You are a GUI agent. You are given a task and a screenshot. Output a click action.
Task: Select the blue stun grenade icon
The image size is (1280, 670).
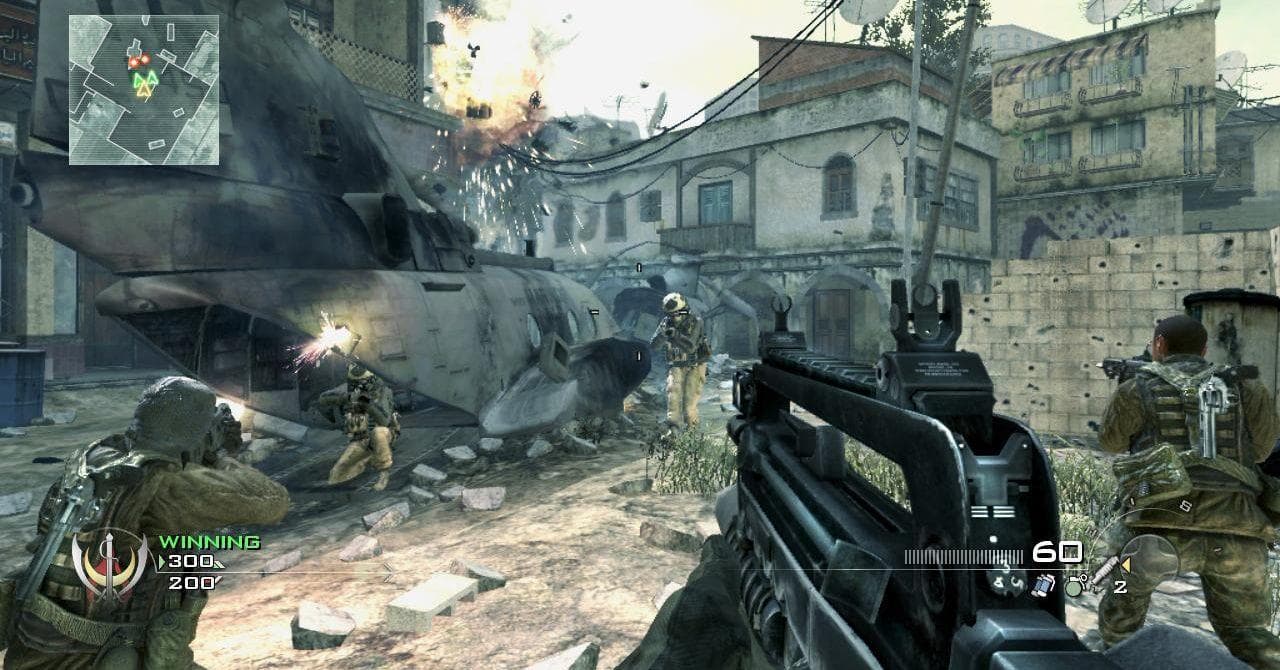point(1043,584)
